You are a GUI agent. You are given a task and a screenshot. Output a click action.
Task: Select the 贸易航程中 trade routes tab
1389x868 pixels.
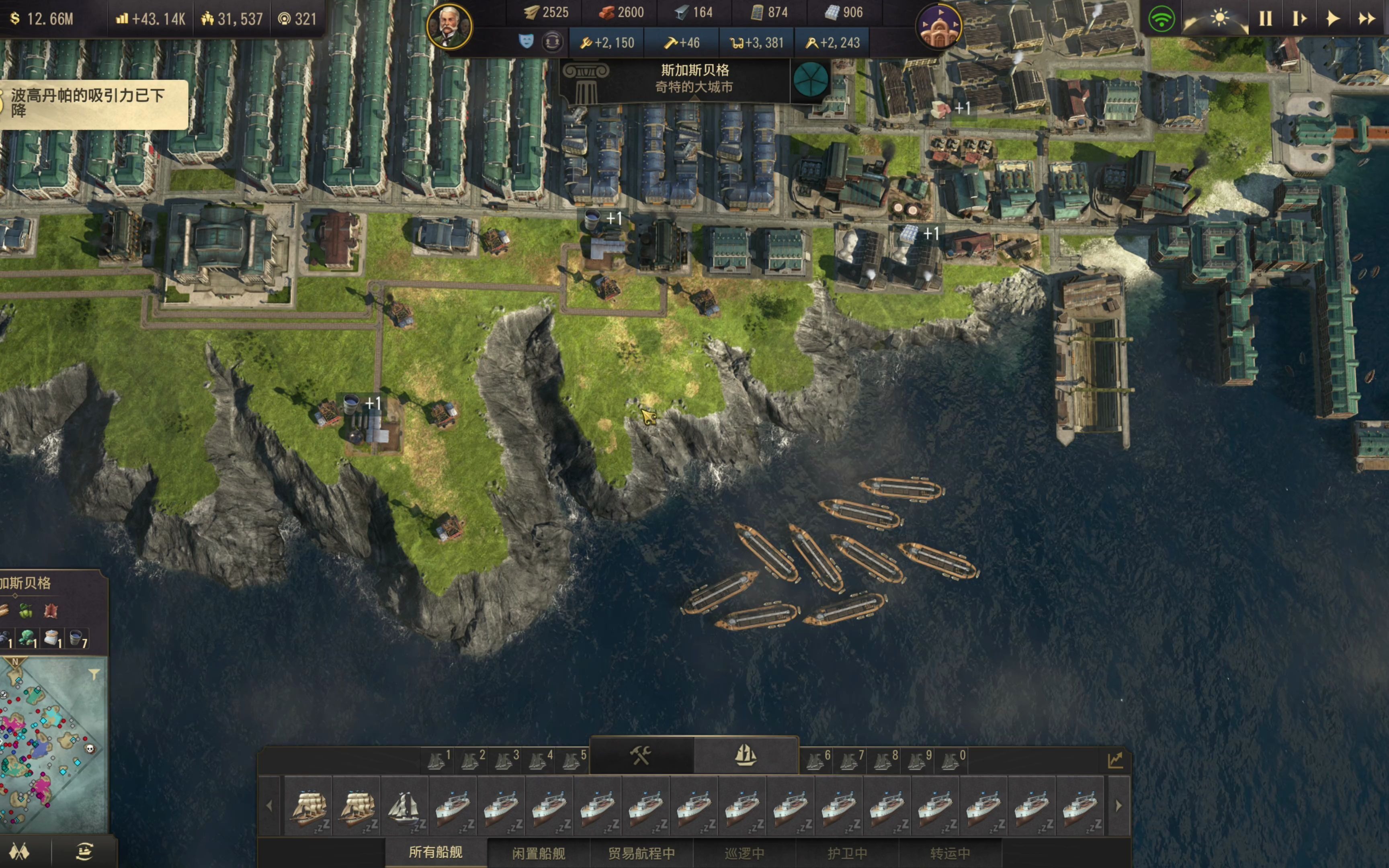(x=641, y=853)
